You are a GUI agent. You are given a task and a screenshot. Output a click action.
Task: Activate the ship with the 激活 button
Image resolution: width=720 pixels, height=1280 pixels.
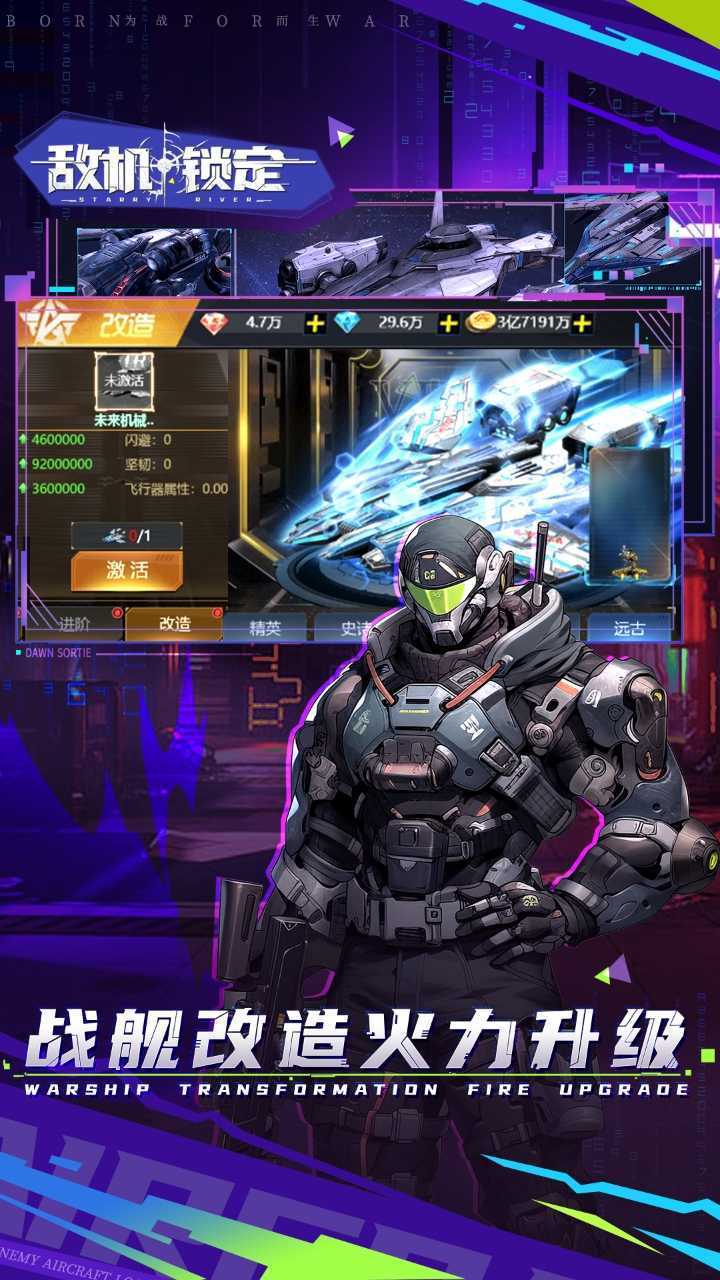pos(126,571)
